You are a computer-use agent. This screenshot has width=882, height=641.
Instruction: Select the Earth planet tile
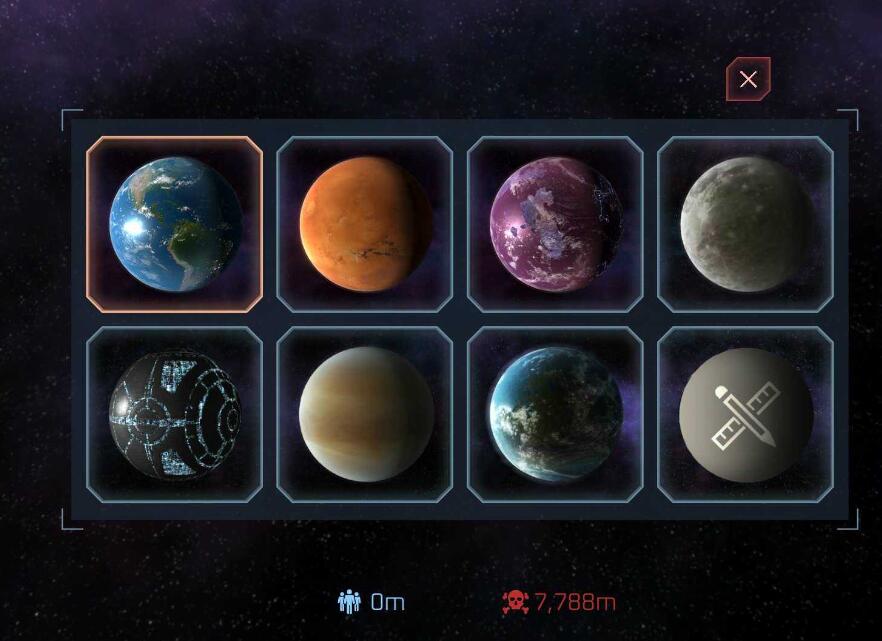(x=174, y=224)
